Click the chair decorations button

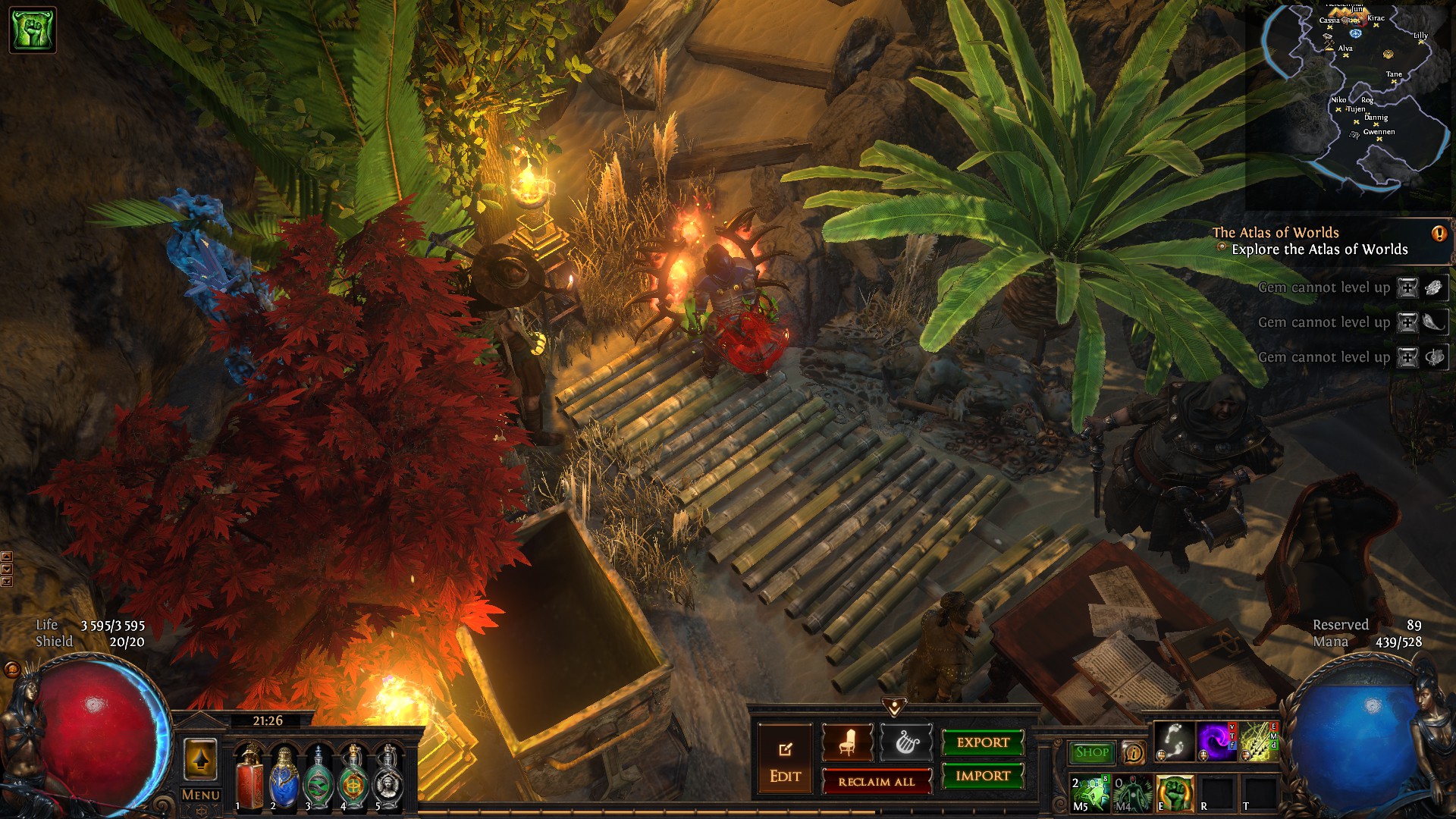847,742
